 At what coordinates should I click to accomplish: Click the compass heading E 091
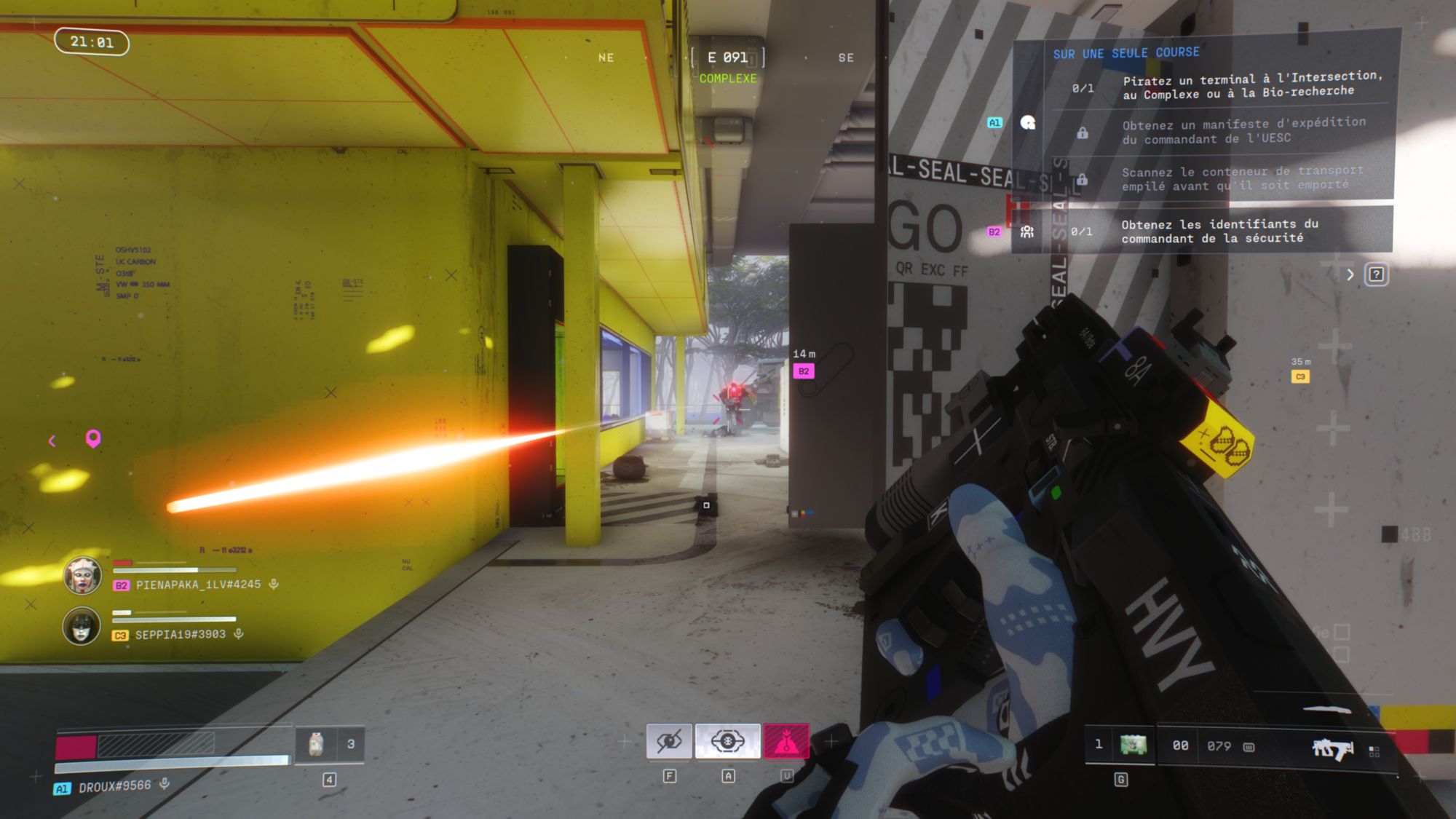[727, 58]
